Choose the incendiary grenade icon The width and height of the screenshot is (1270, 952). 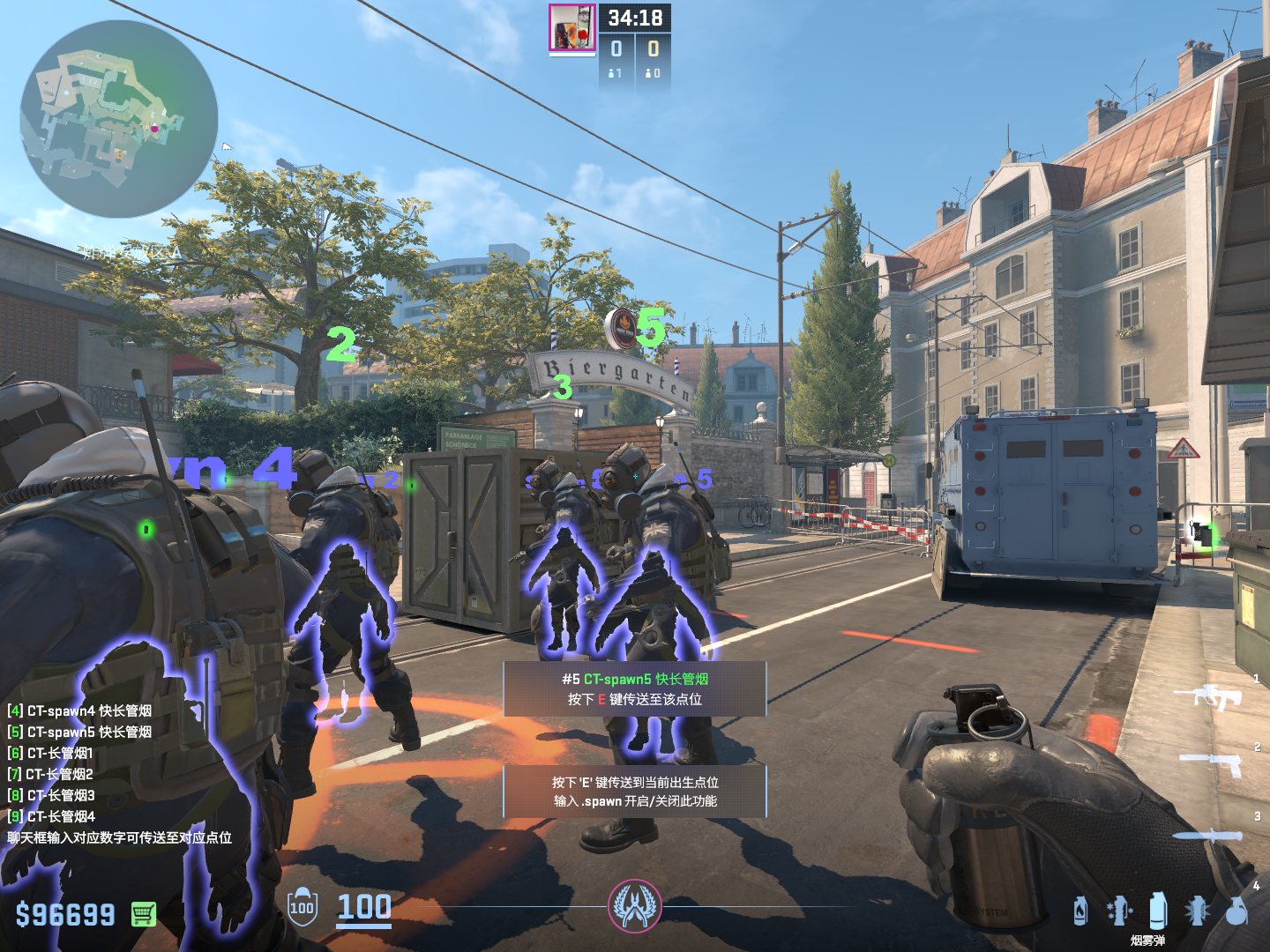pyautogui.click(x=1080, y=911)
